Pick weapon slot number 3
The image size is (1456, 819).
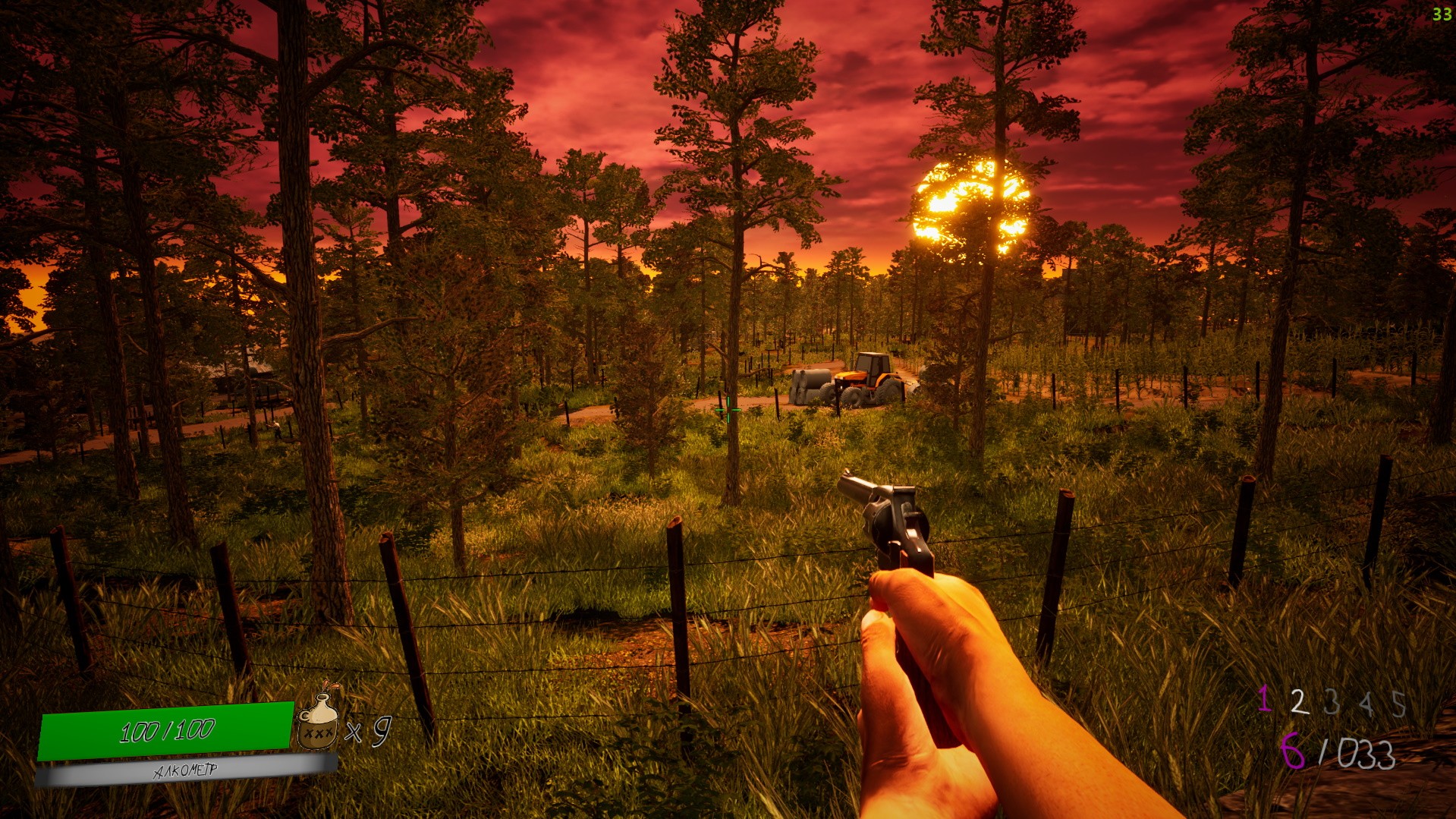[x=1332, y=702]
